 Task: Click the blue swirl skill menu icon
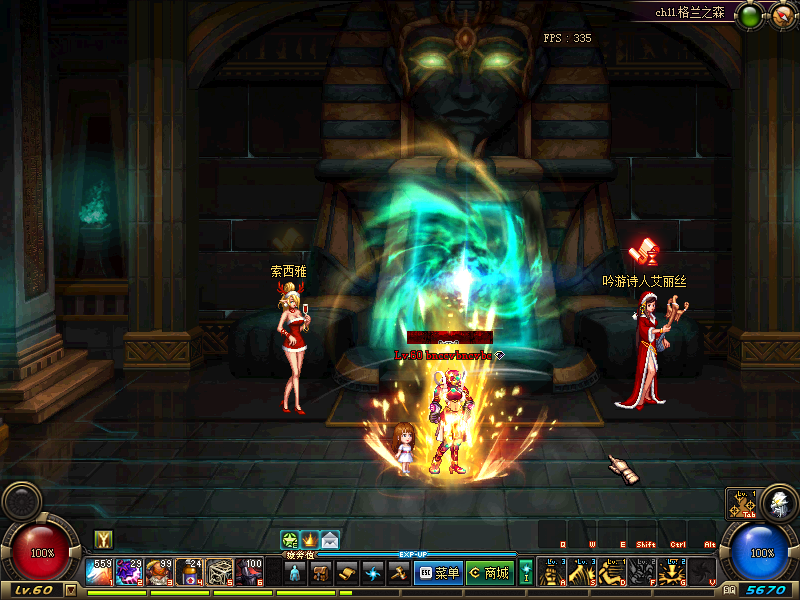click(373, 573)
